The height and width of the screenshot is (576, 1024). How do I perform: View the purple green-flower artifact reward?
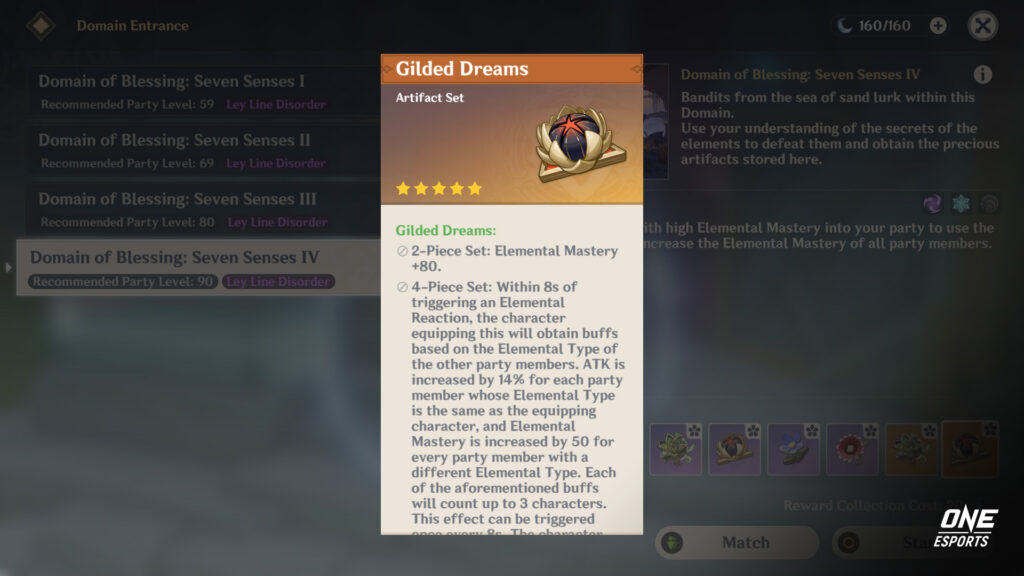[x=676, y=449]
